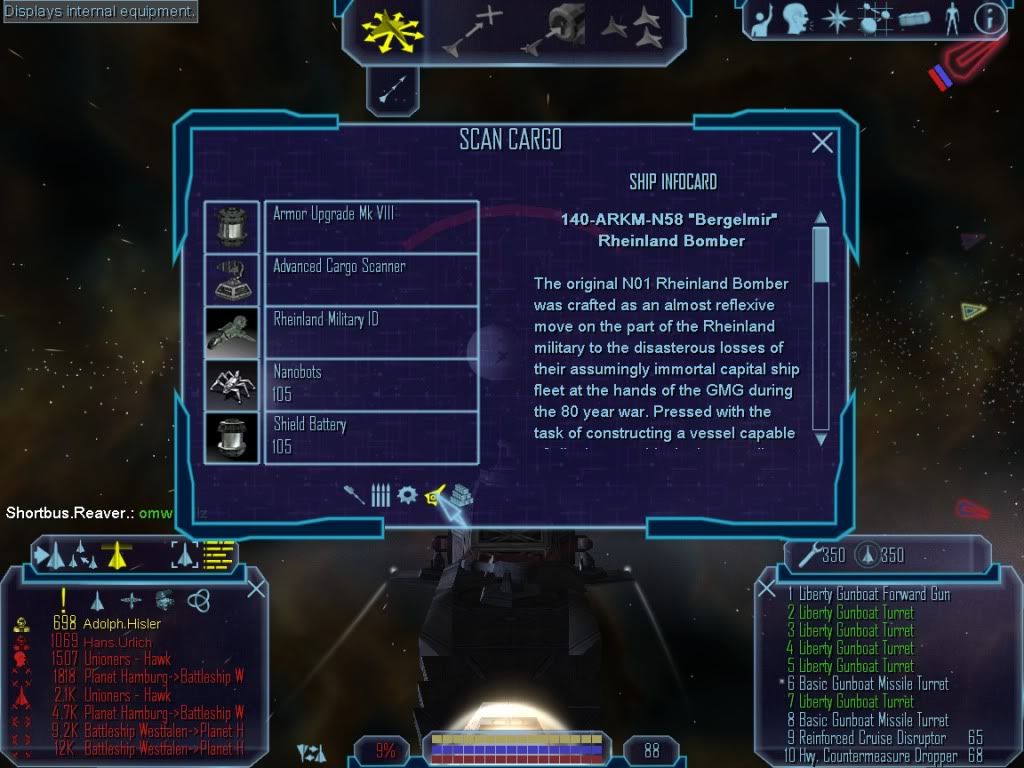The width and height of the screenshot is (1024, 768).
Task: Switch to the gear equipment filter
Action: click(x=407, y=495)
